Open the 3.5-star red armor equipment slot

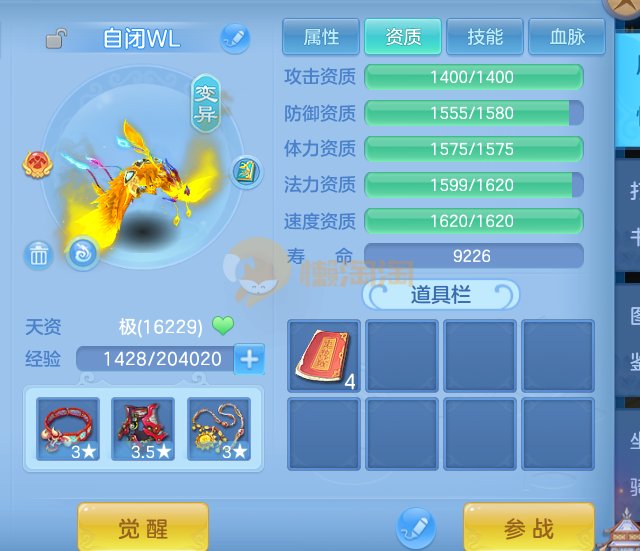click(x=143, y=429)
